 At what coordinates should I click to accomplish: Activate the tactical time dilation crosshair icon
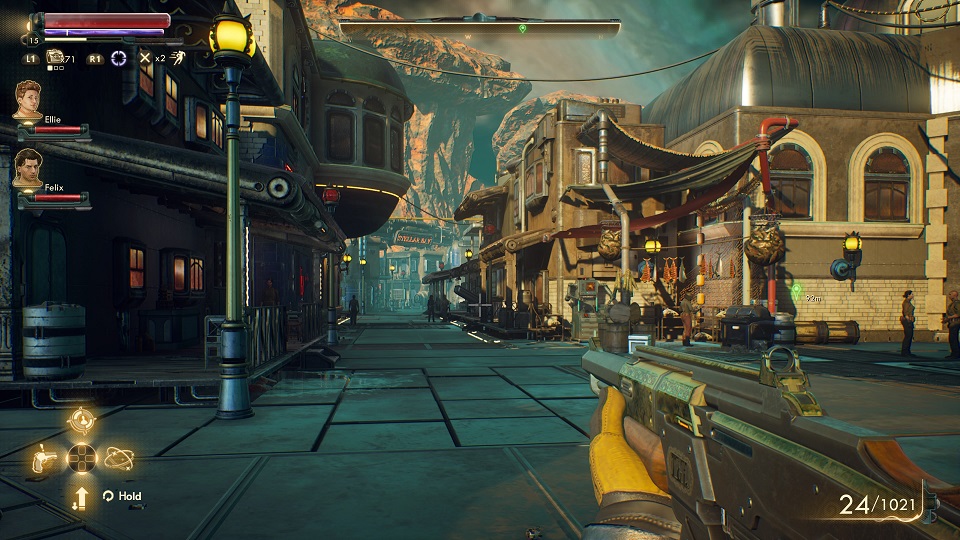[x=119, y=58]
